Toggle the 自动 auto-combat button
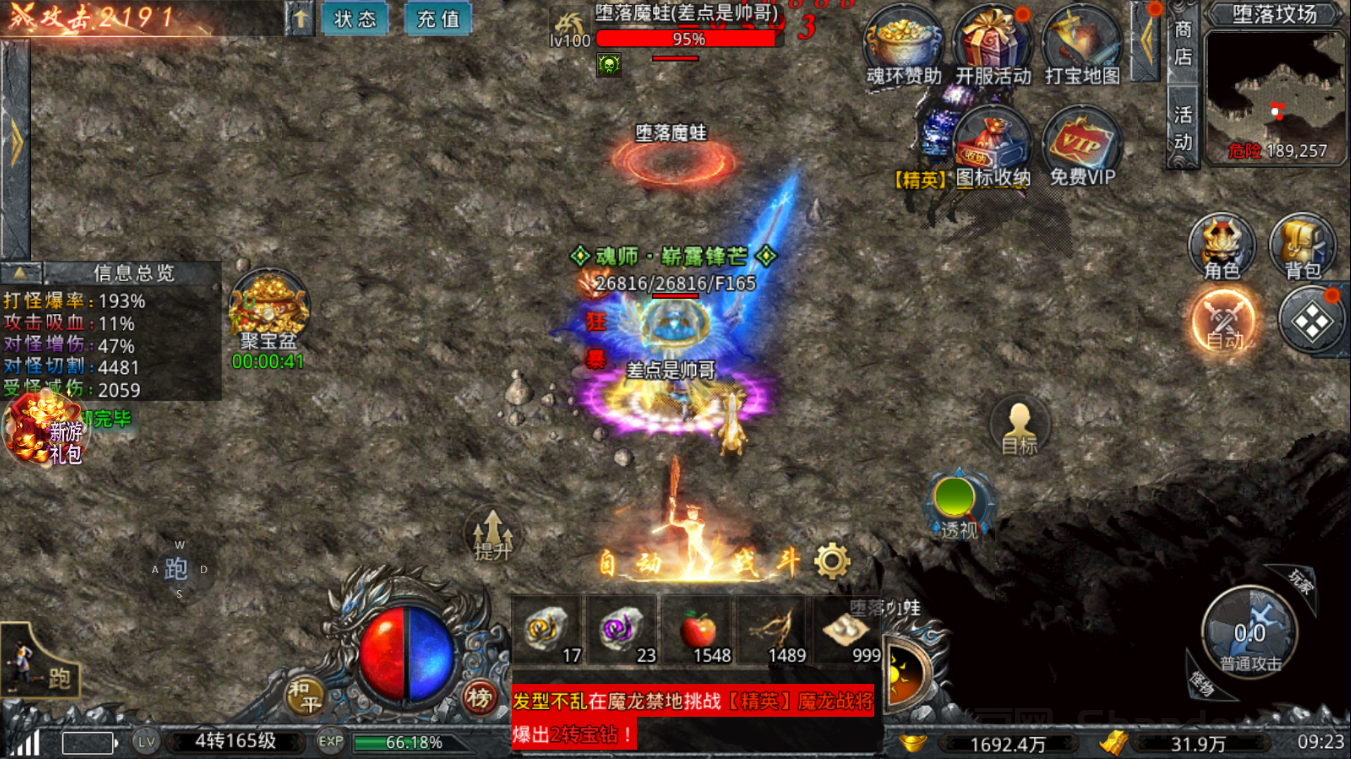The height and width of the screenshot is (759, 1351). click(x=1222, y=323)
